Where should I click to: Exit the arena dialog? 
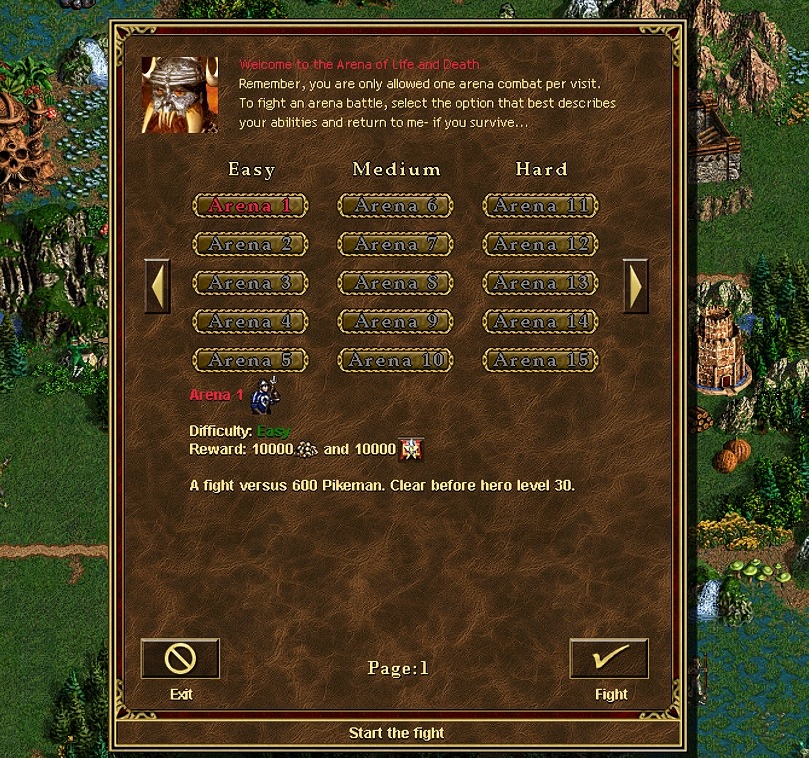(x=180, y=659)
